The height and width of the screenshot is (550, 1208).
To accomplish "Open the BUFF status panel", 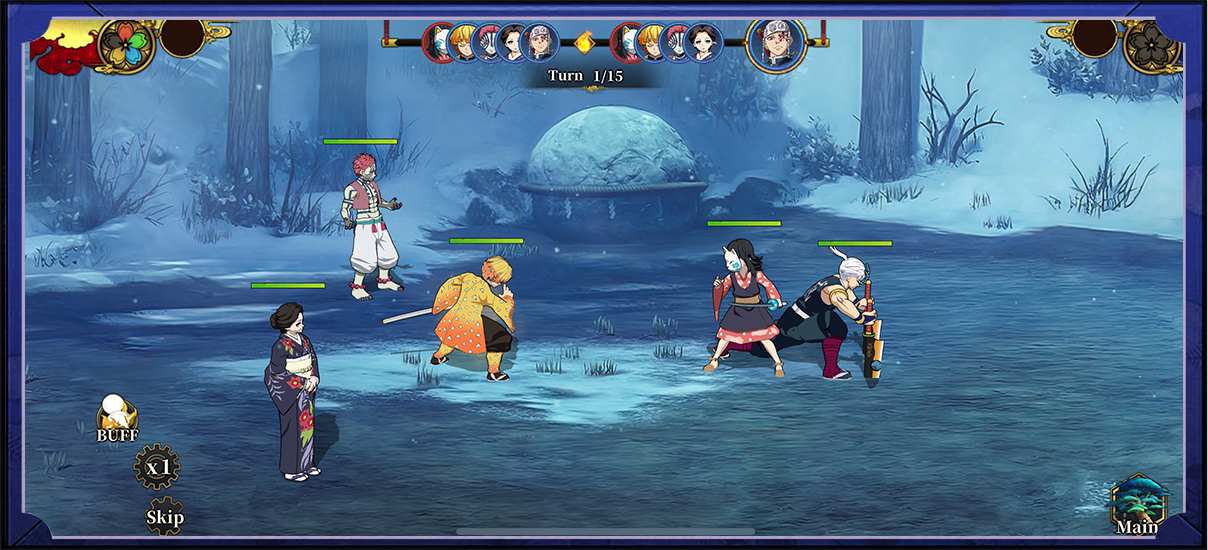I will click(x=117, y=417).
